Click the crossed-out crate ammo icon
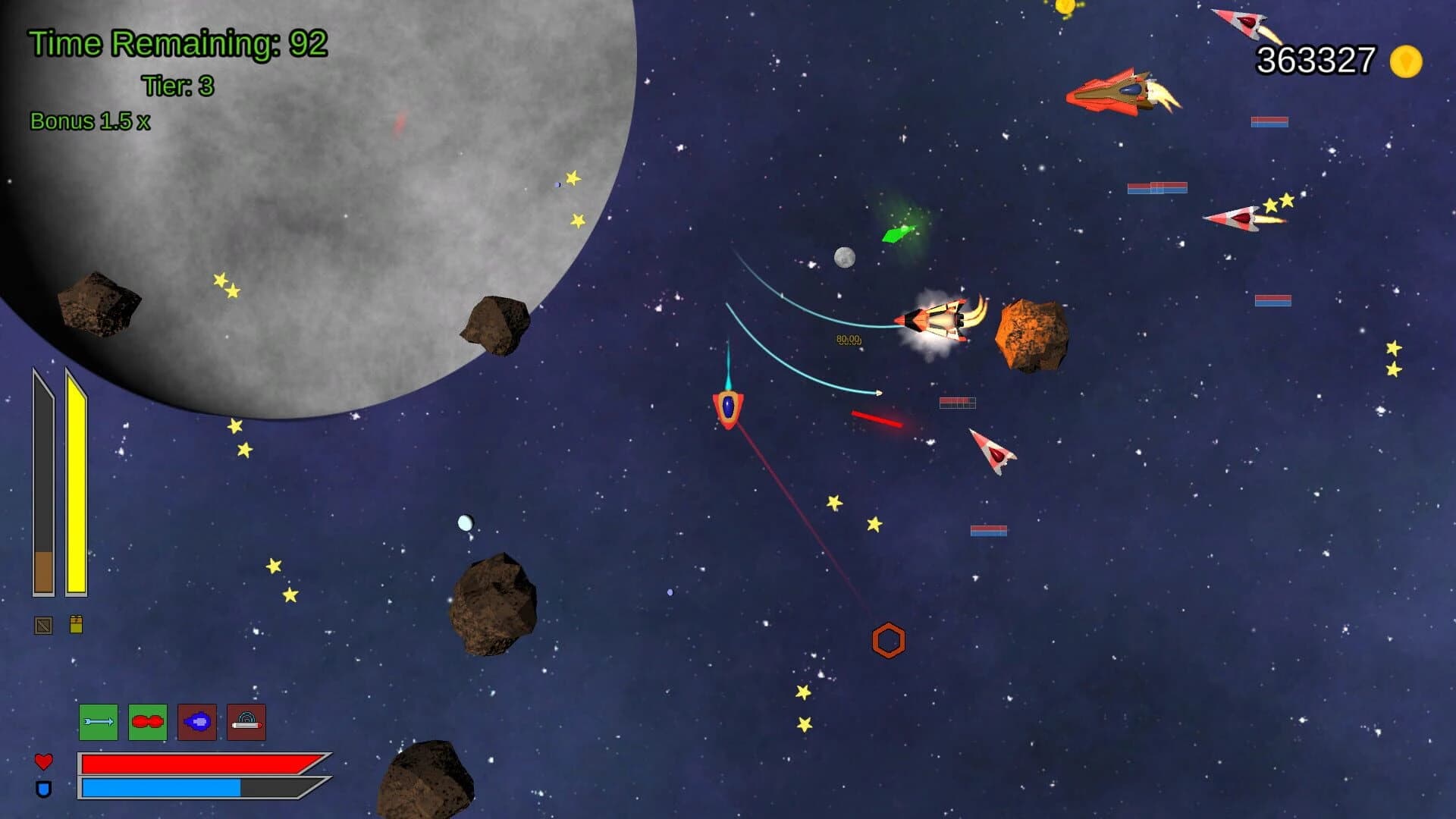Viewport: 1456px width, 819px height. [x=42, y=626]
